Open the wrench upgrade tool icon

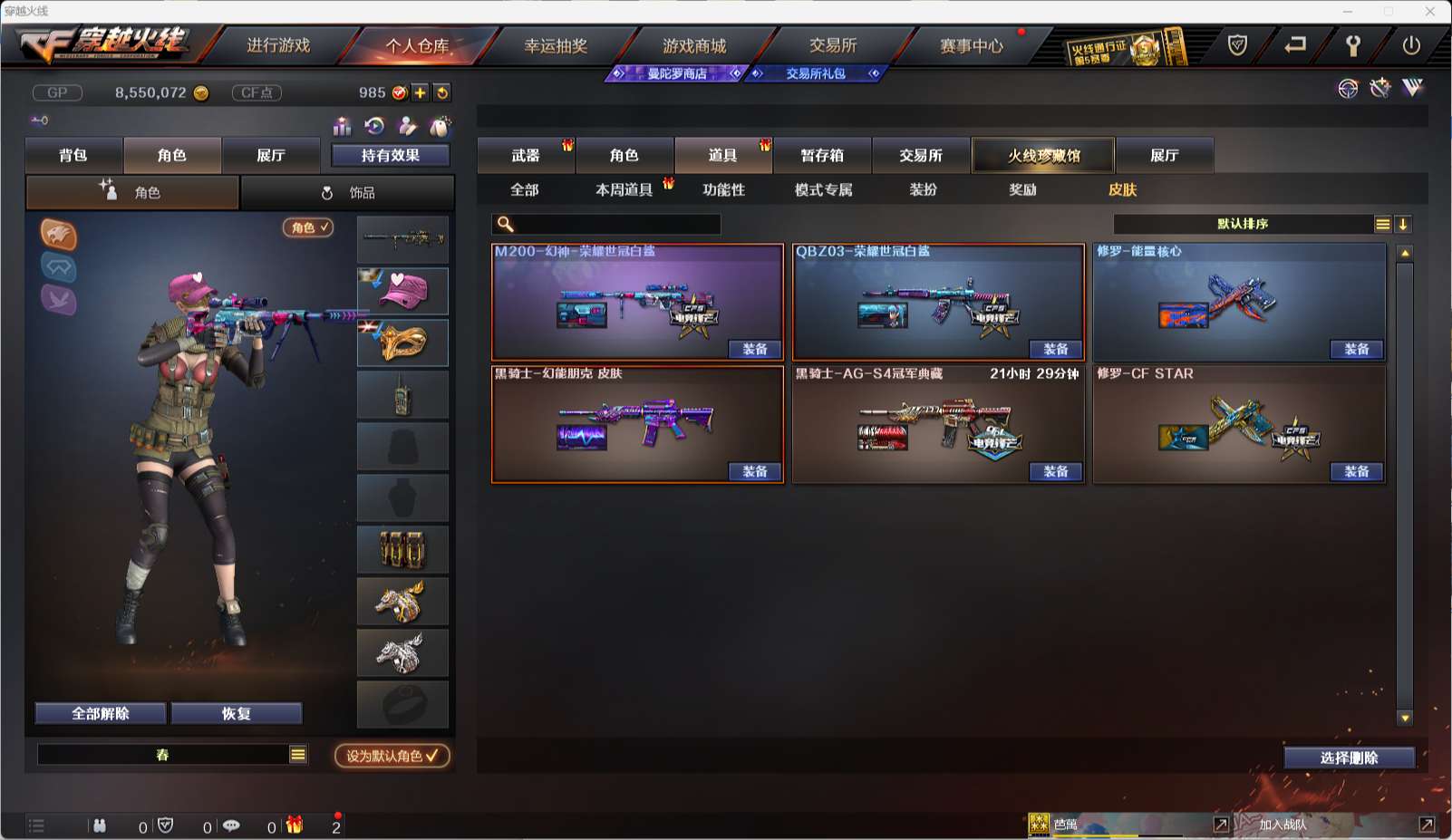point(1379,88)
